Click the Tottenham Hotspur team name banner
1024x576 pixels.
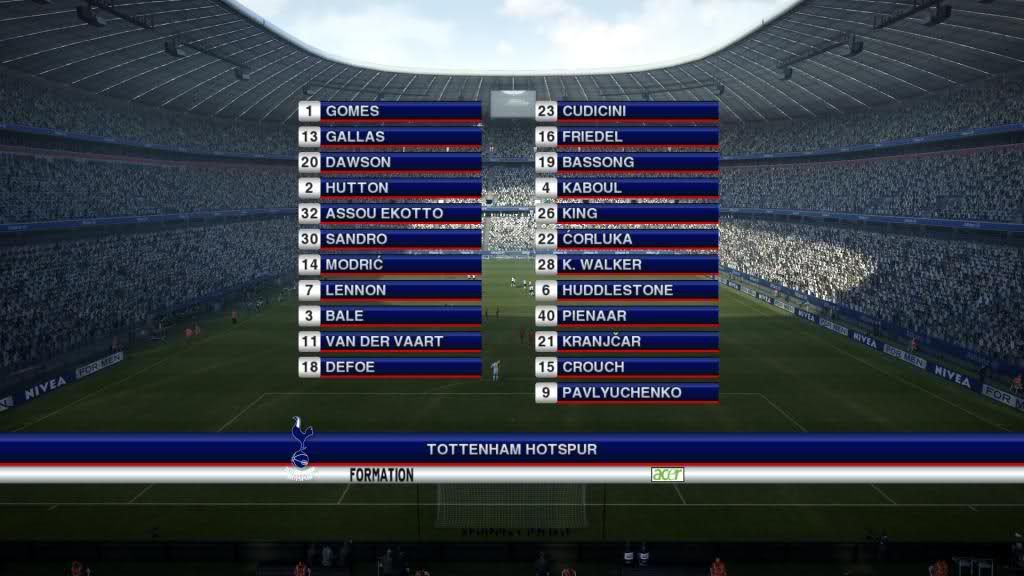pyautogui.click(x=512, y=449)
